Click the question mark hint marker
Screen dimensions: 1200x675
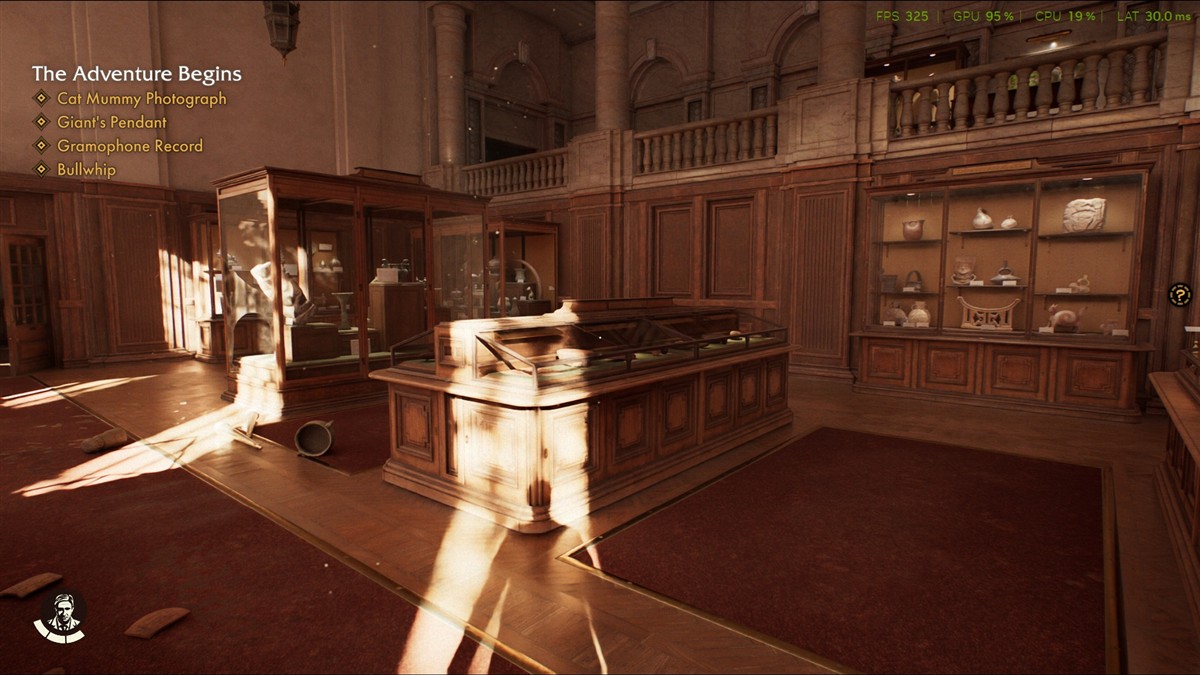click(1180, 295)
